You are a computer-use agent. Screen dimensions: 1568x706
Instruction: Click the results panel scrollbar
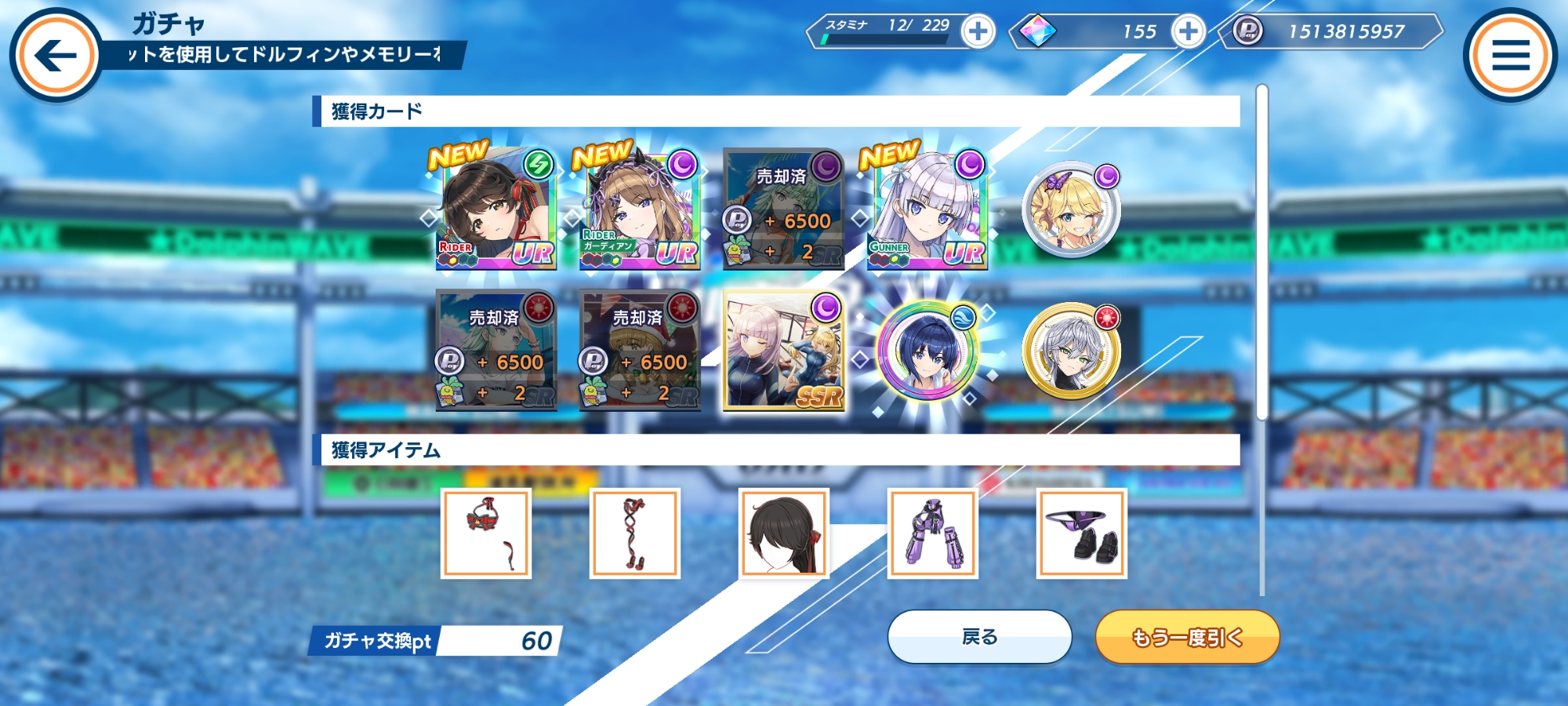(1261, 251)
